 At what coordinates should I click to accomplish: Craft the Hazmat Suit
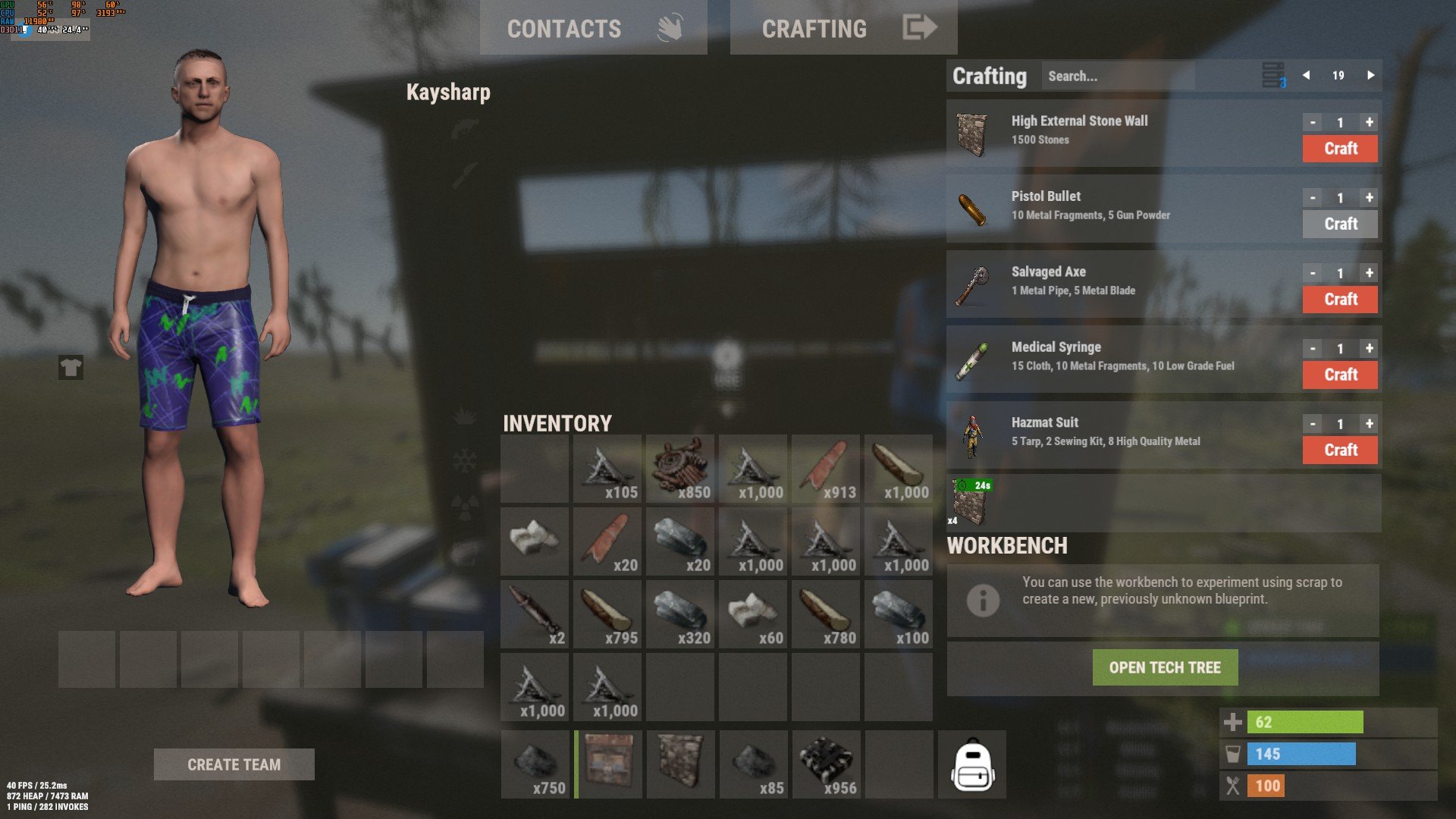tap(1340, 450)
